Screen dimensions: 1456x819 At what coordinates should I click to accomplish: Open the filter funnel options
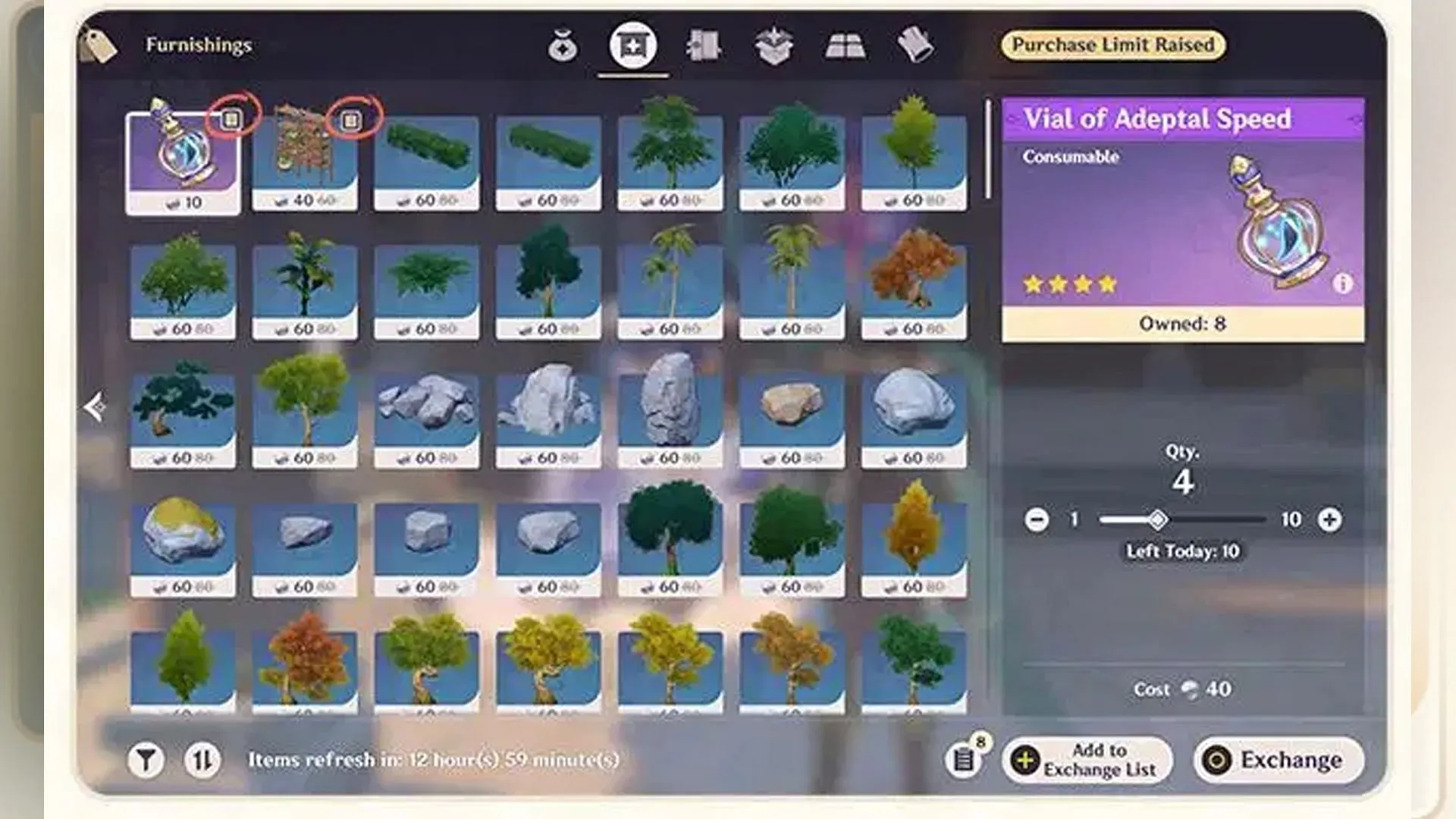pyautogui.click(x=146, y=760)
